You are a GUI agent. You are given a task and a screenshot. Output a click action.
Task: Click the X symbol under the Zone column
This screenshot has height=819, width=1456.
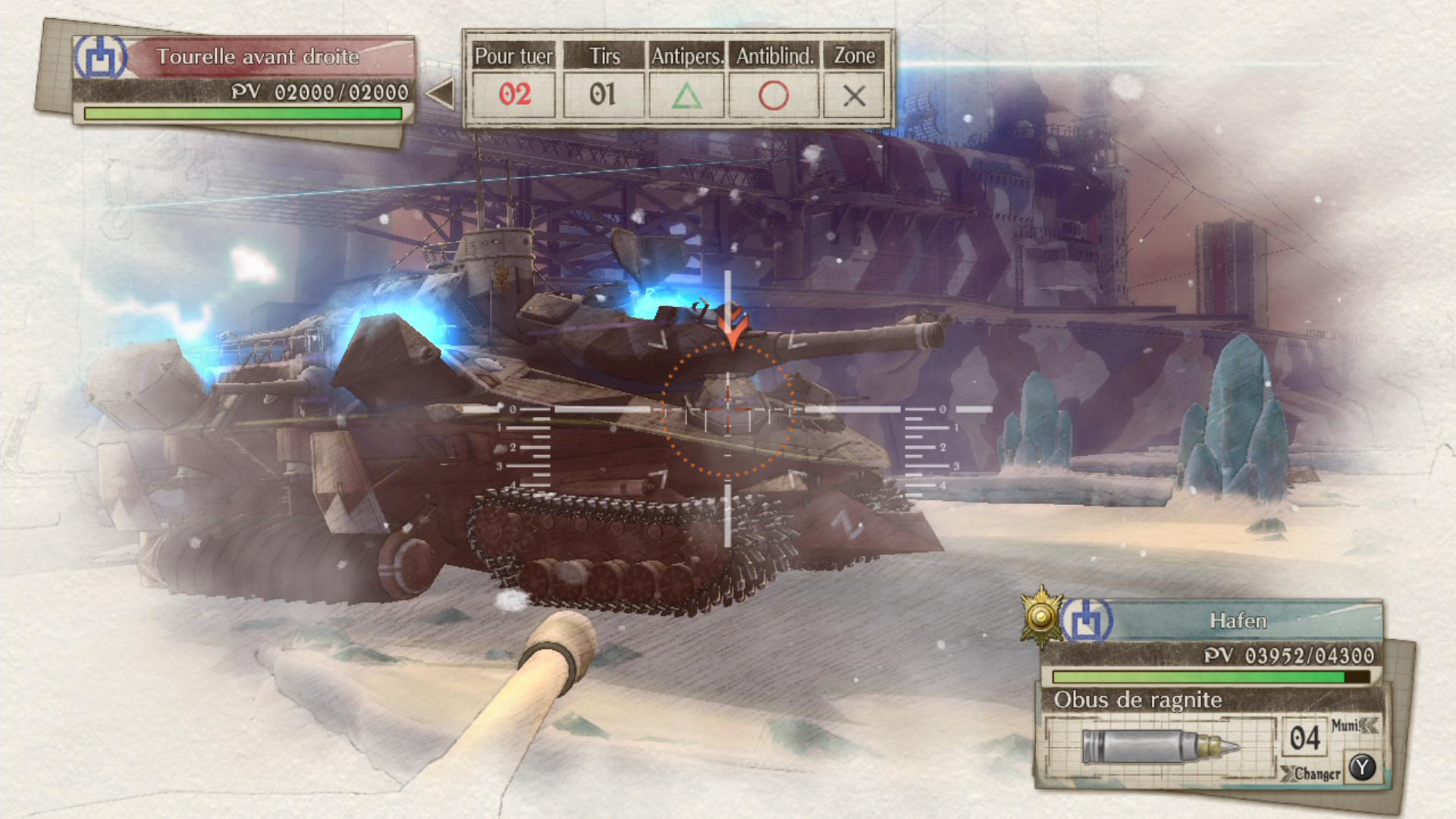pos(855,96)
